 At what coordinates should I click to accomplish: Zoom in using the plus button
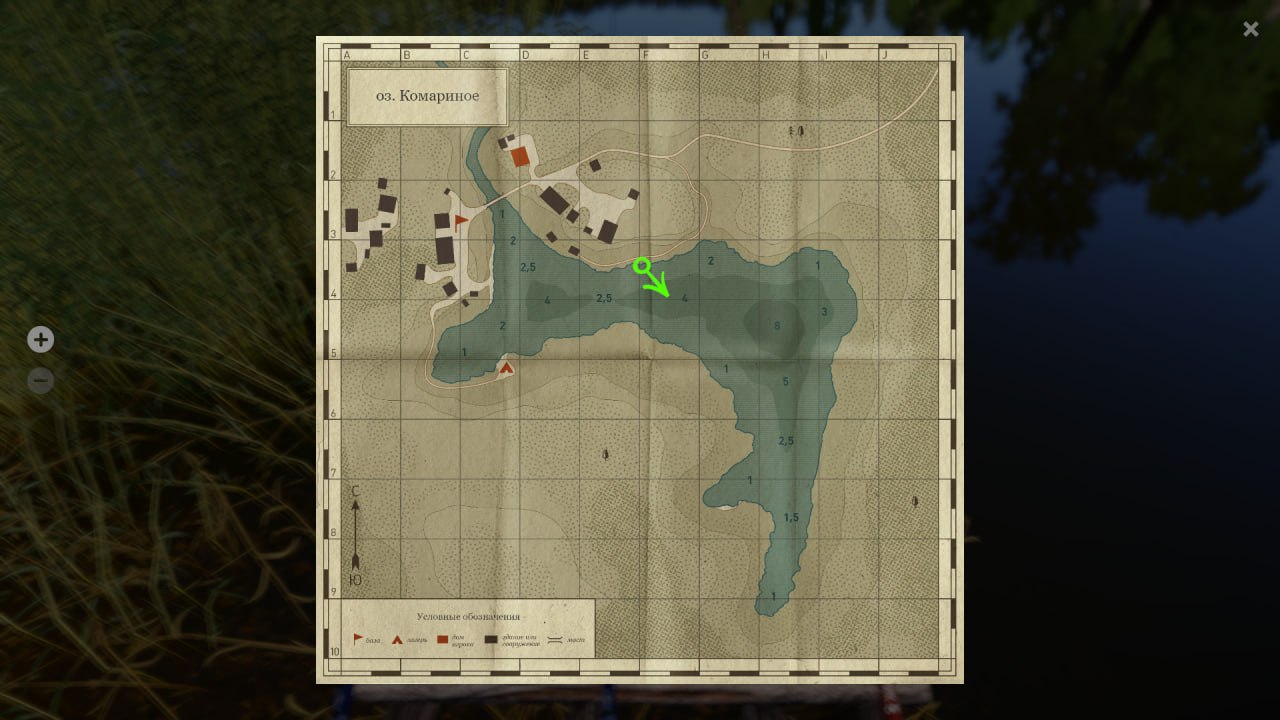(40, 340)
